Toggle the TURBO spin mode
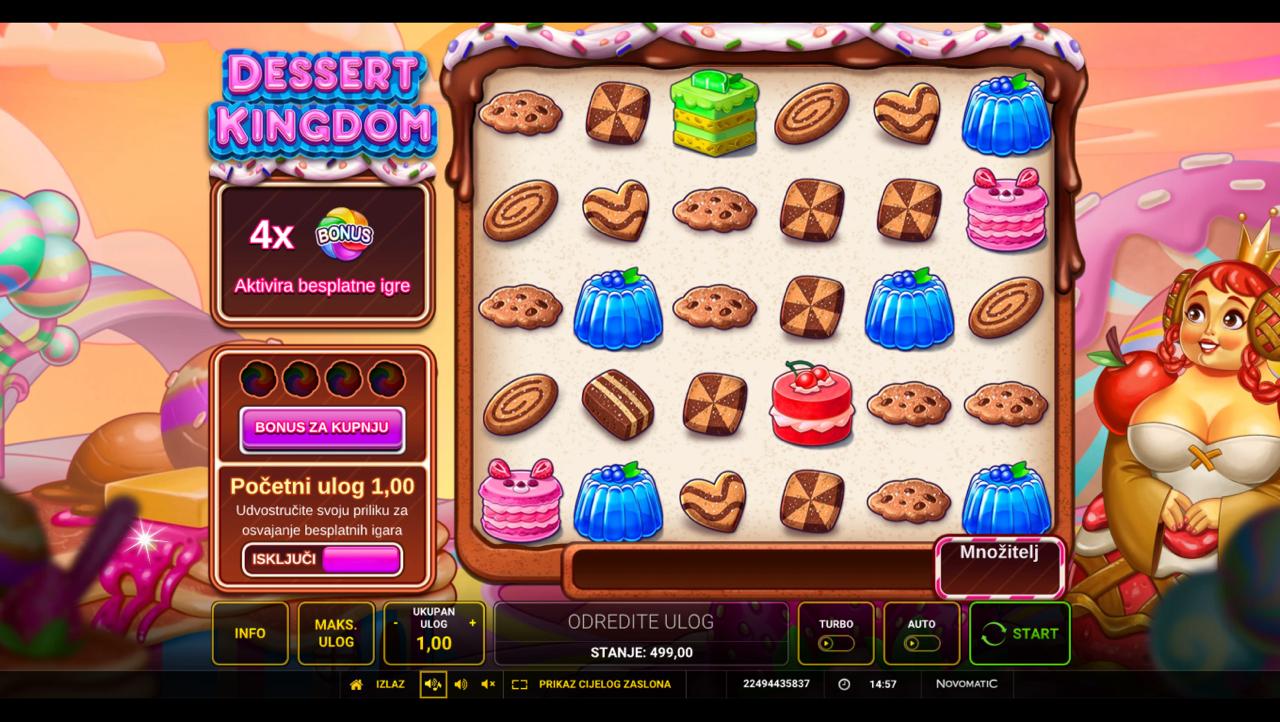Image resolution: width=1280 pixels, height=722 pixels. pyautogui.click(x=836, y=634)
